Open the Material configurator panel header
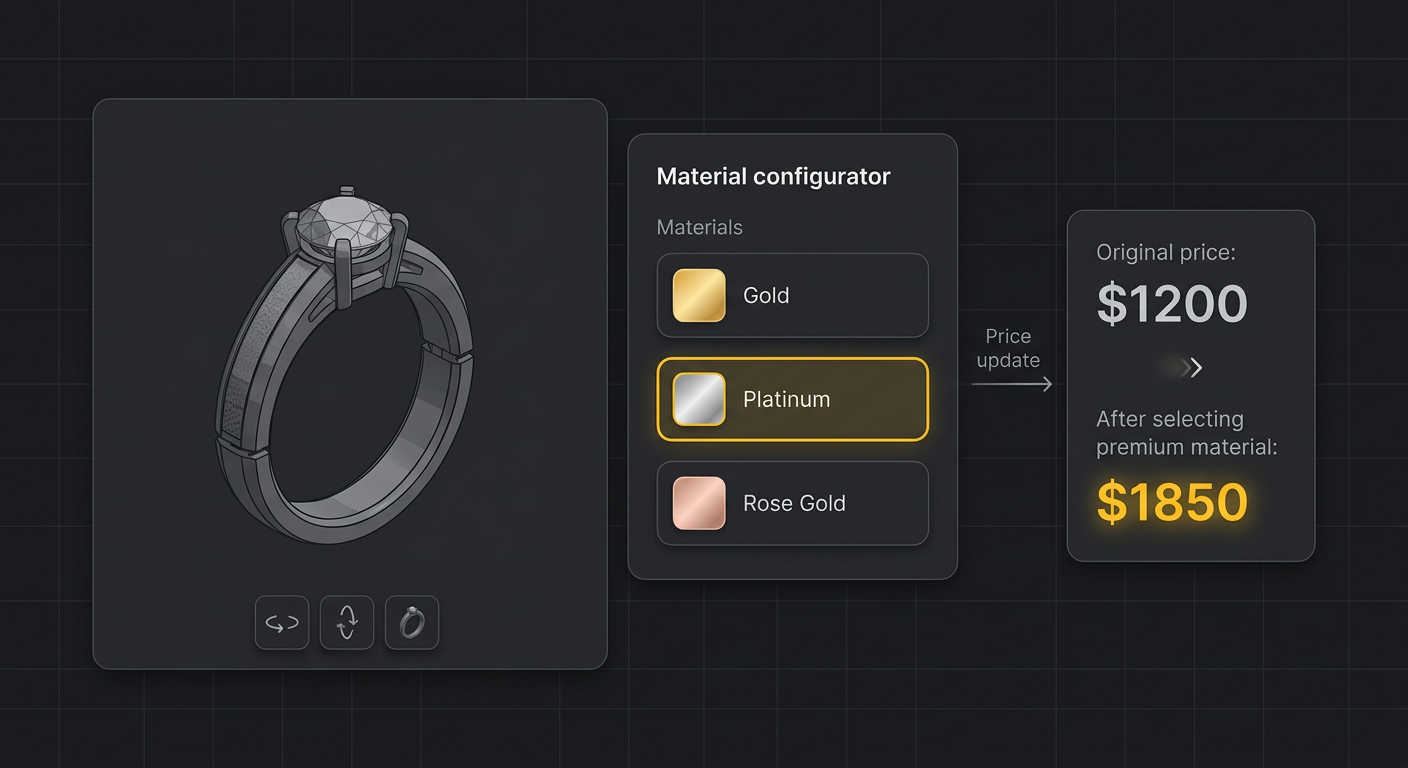1408x768 pixels. [x=773, y=176]
